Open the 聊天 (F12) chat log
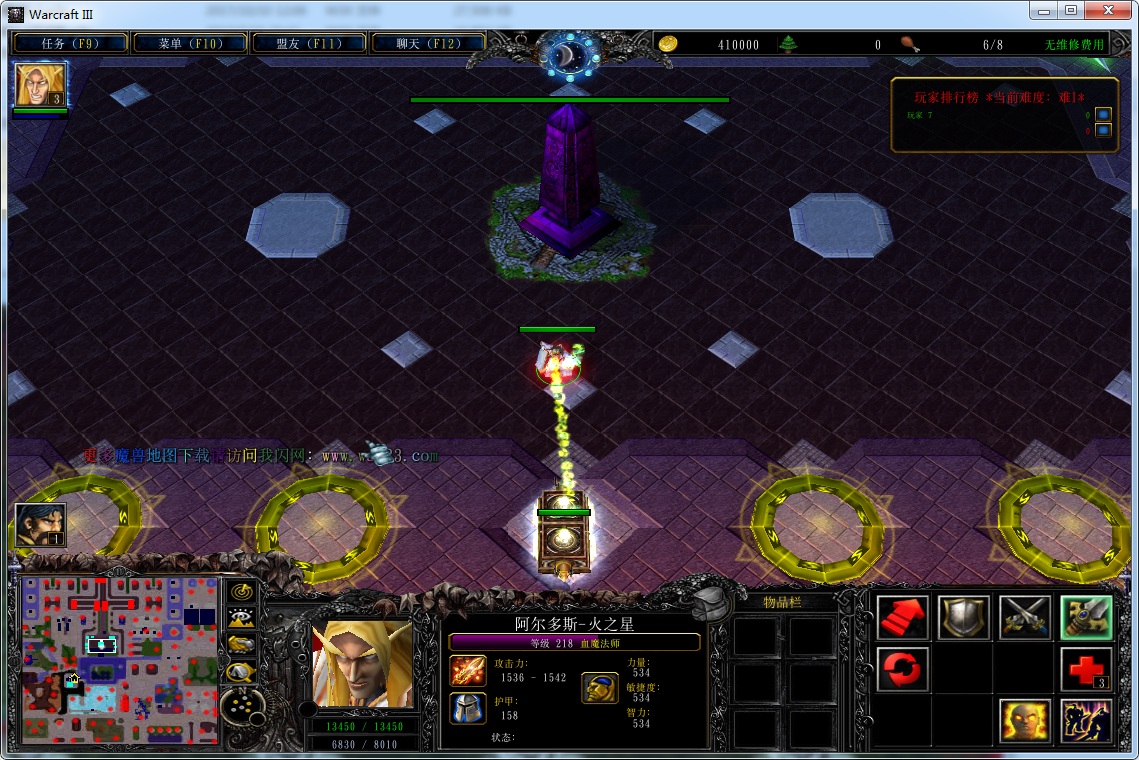 [428, 44]
